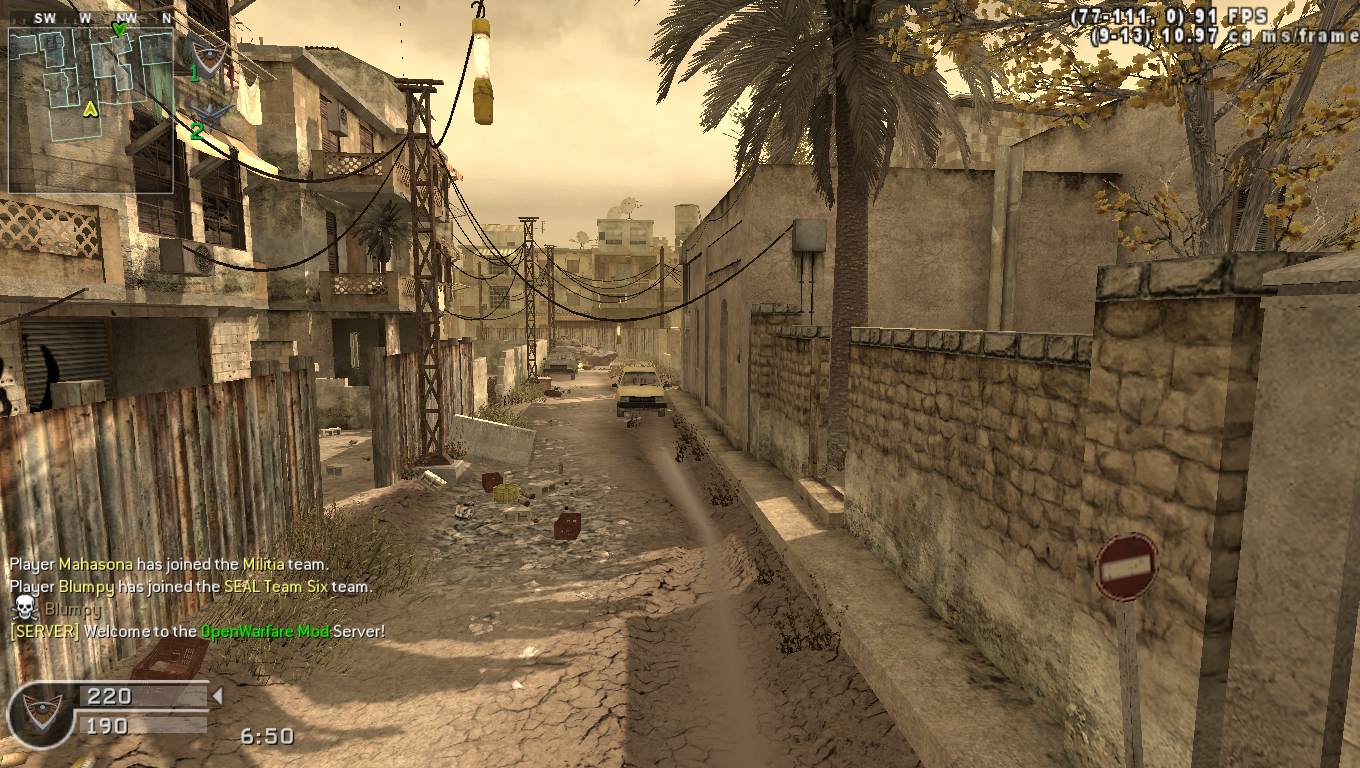Click the minimap overview
The height and width of the screenshot is (768, 1360).
(x=91, y=110)
